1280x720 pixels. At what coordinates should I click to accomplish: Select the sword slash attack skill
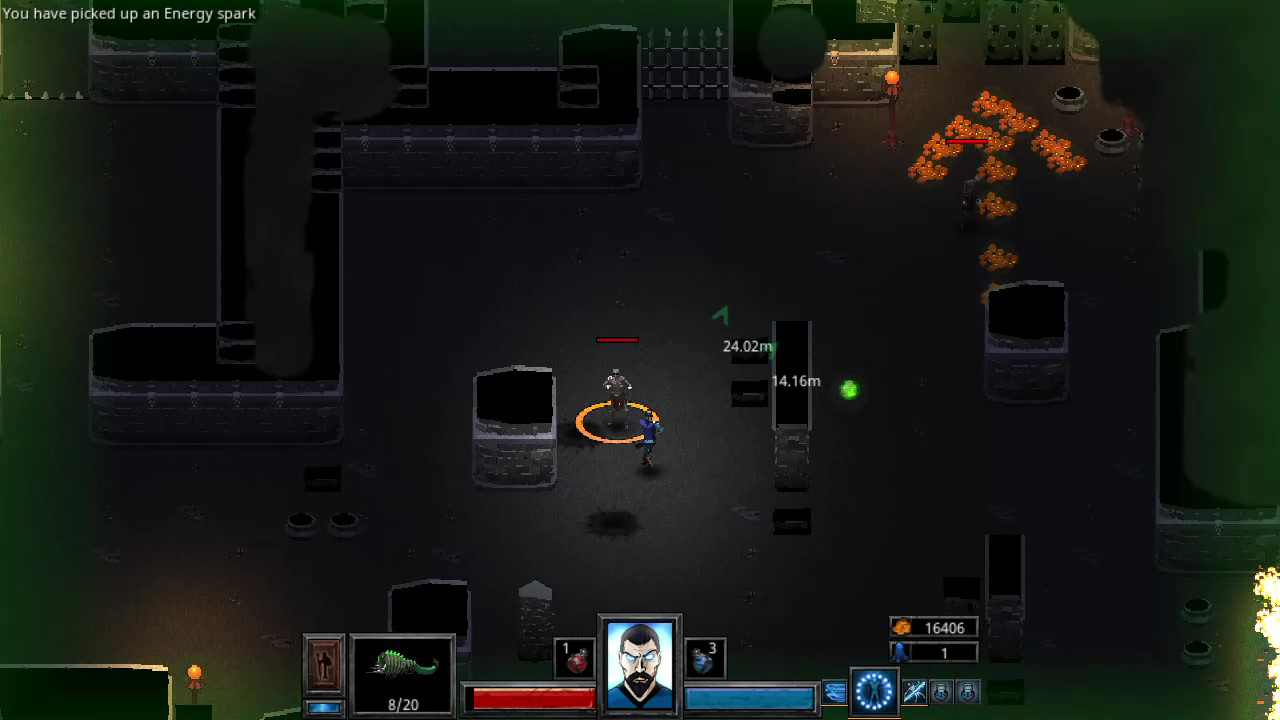pos(914,691)
